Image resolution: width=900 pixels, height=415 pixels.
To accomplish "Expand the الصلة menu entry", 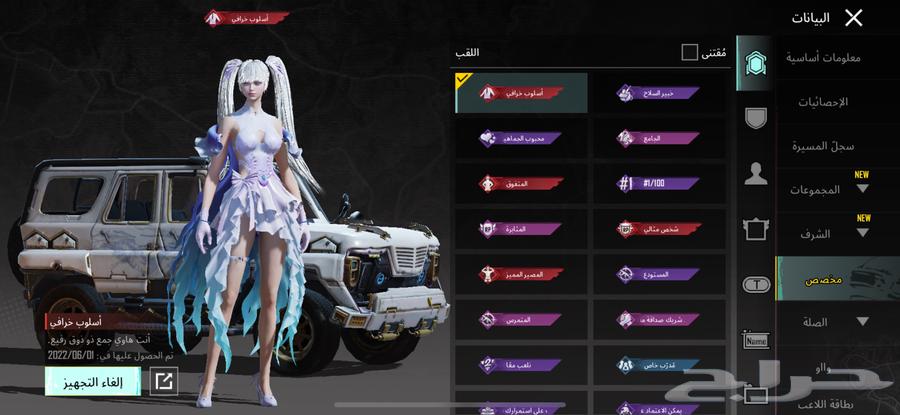I will (x=836, y=322).
